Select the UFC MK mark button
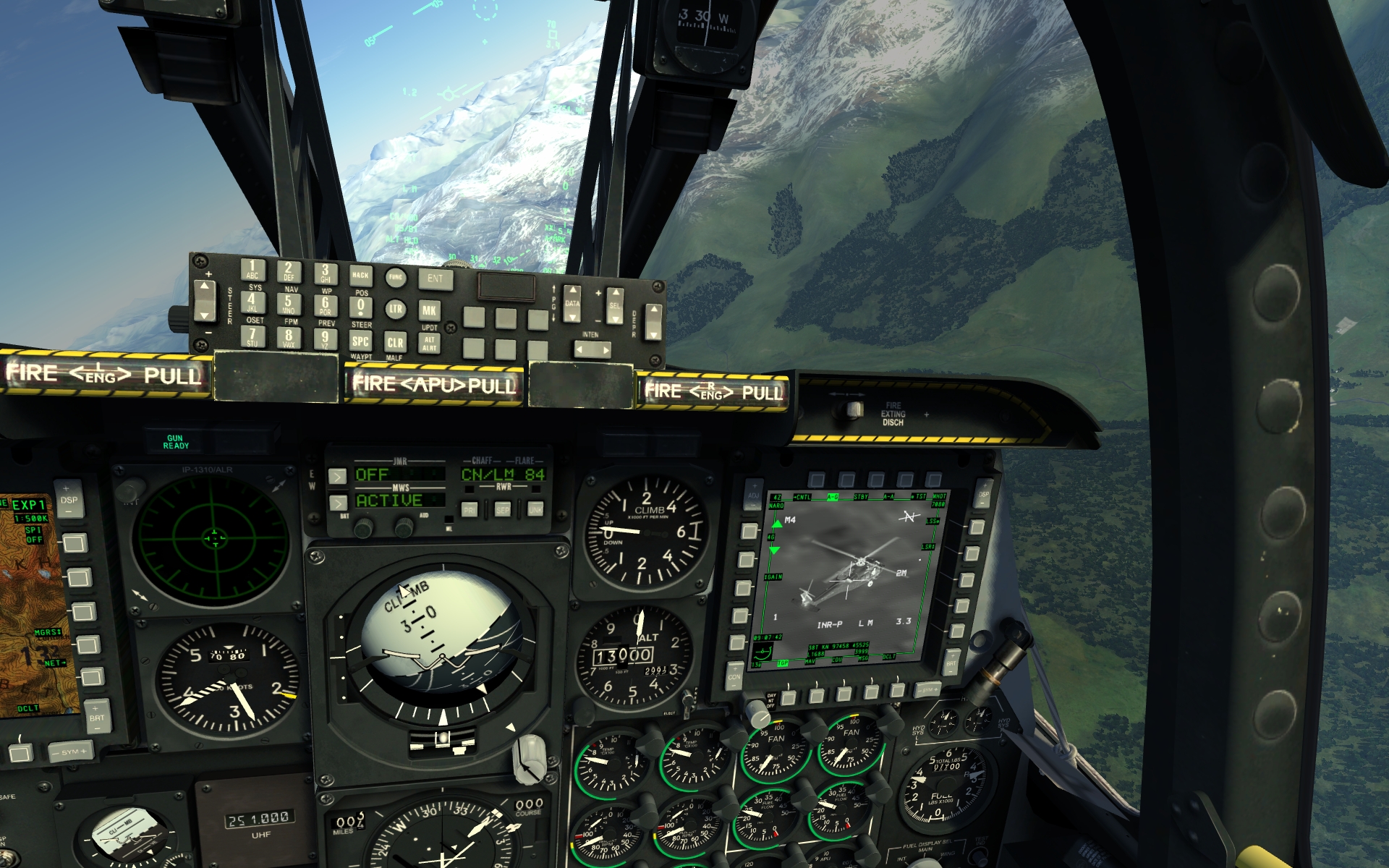1389x868 pixels. pos(429,310)
